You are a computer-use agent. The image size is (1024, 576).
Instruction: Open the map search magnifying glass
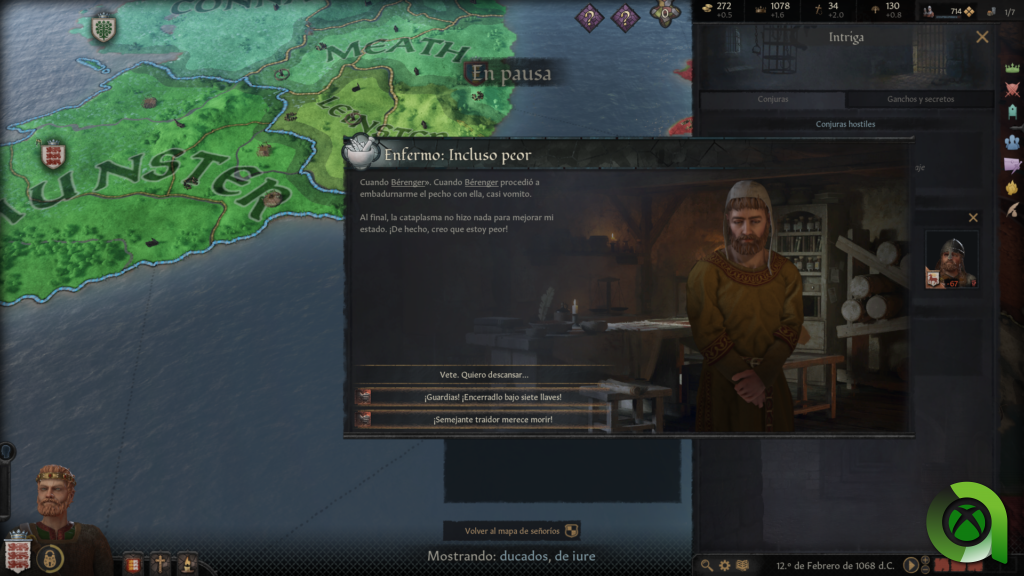(707, 565)
